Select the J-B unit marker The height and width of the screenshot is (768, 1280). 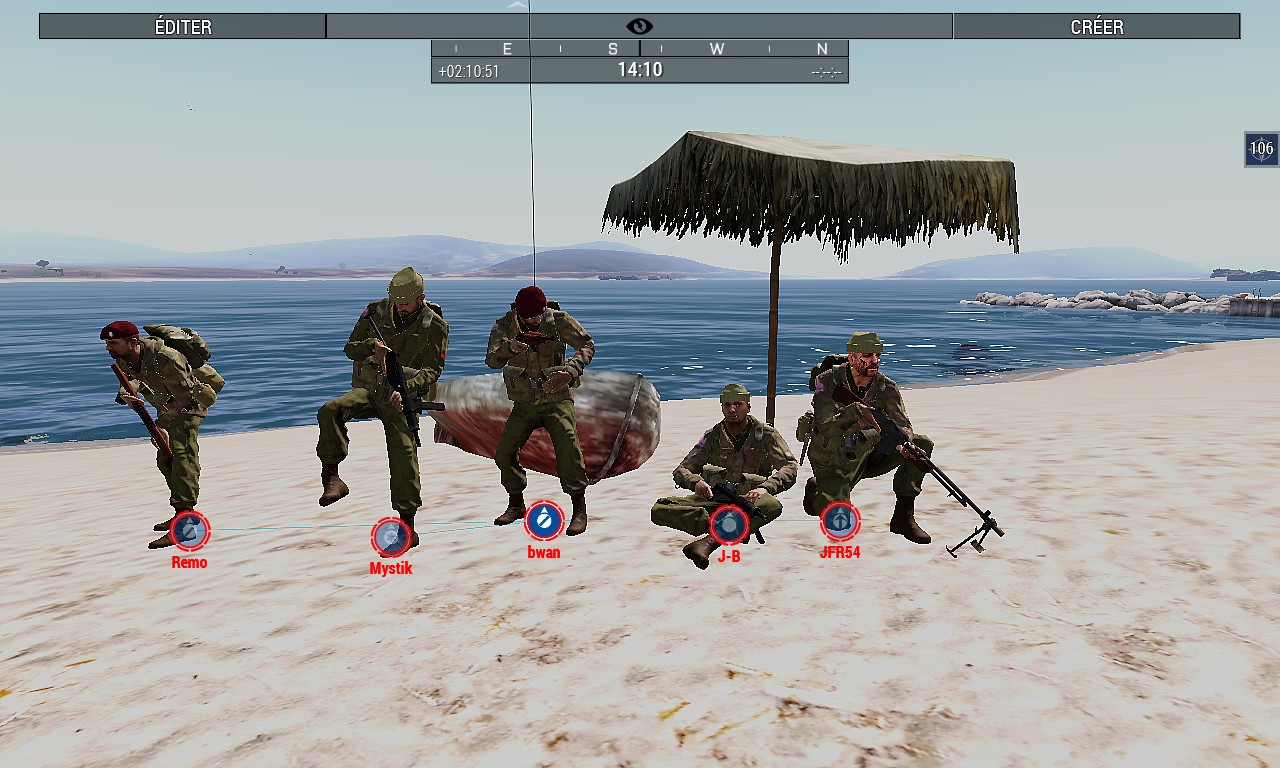729,525
